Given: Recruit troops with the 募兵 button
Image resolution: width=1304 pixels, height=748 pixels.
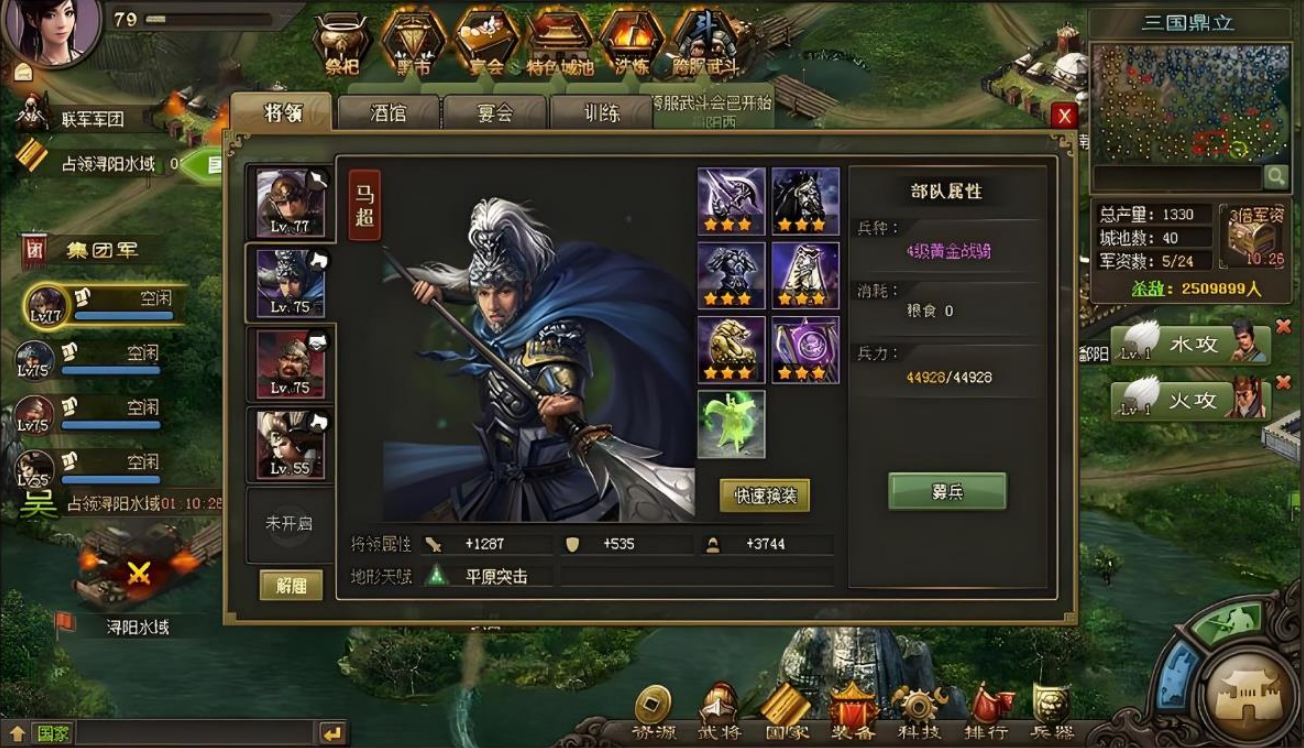Looking at the screenshot, I should coord(947,491).
